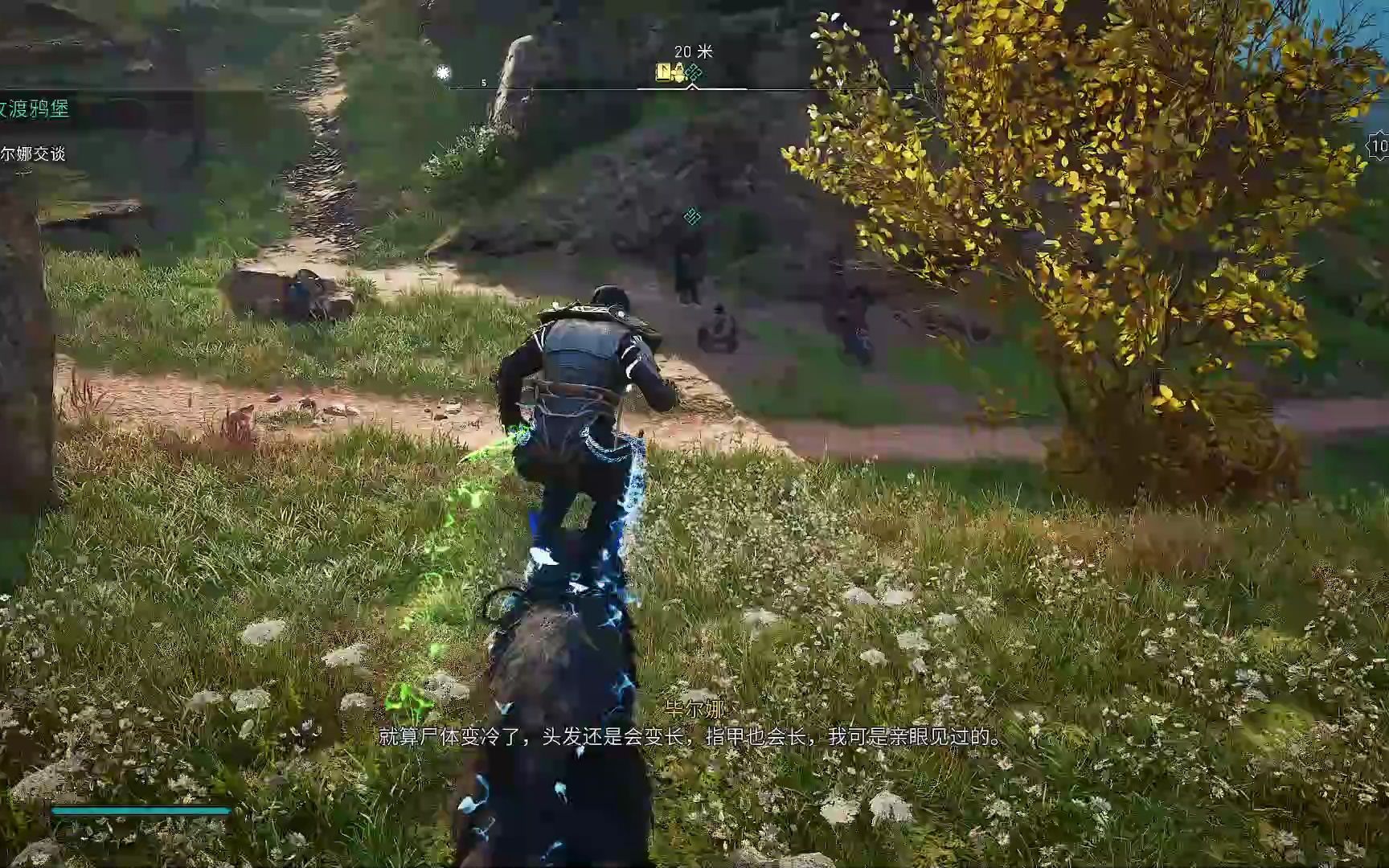Click the white raid icon beside the quest marker

(677, 72)
